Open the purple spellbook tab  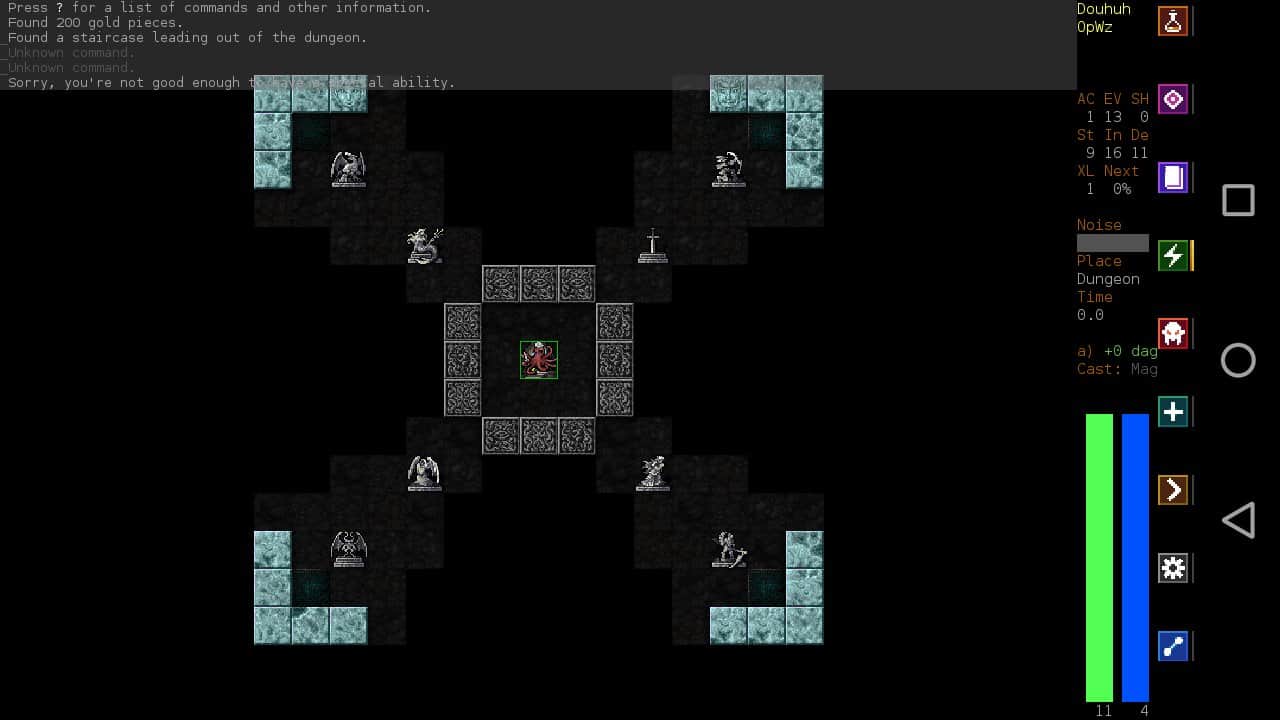1173,178
